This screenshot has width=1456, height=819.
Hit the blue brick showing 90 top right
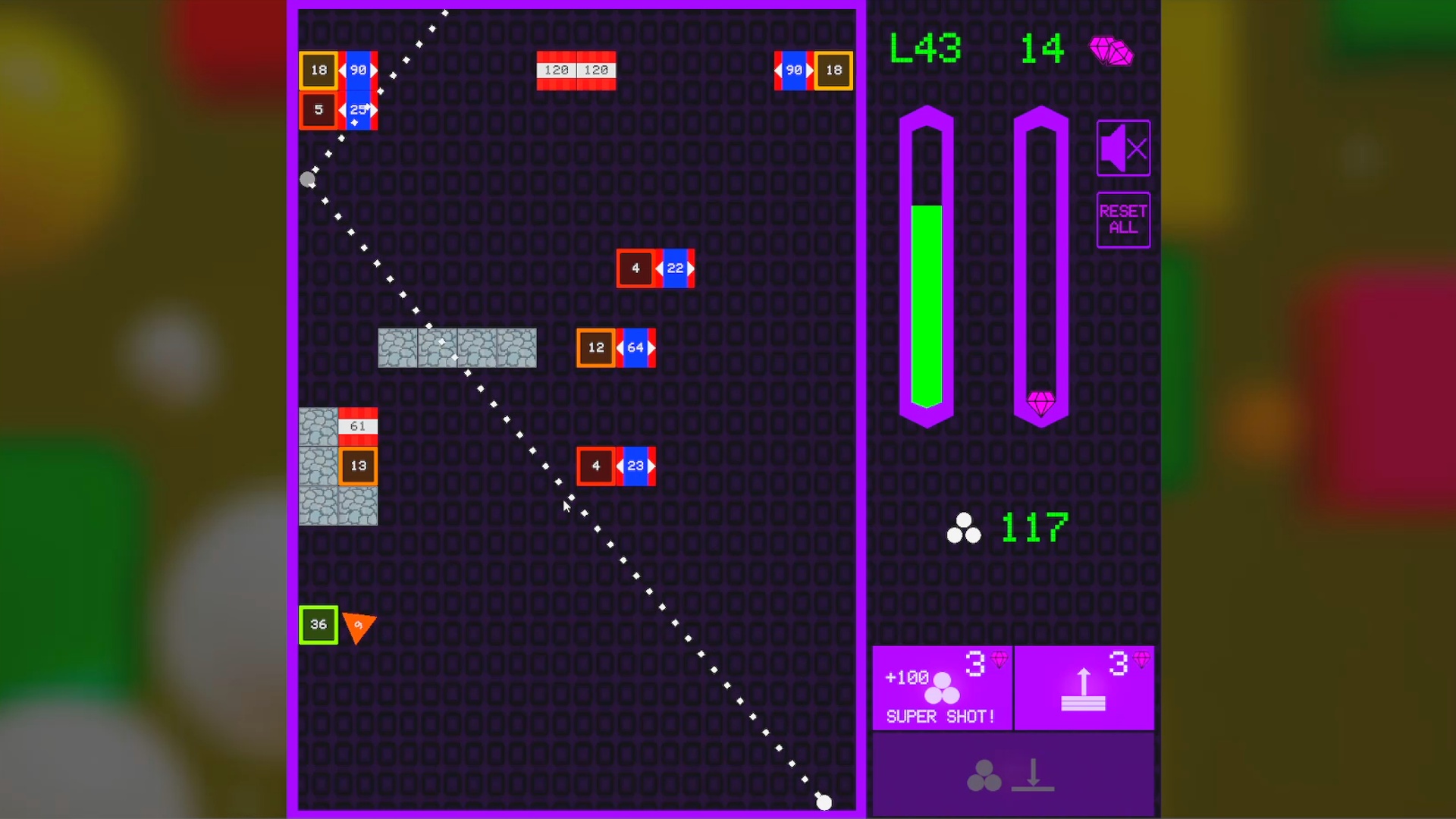(795, 70)
